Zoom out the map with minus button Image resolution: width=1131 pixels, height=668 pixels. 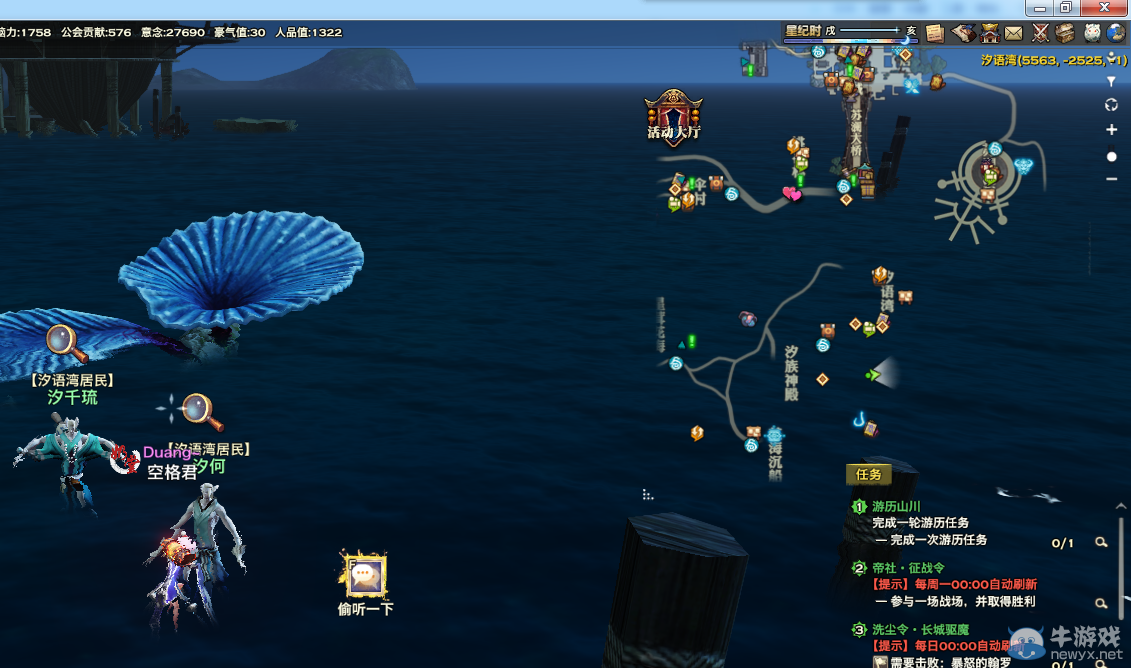(x=1111, y=179)
